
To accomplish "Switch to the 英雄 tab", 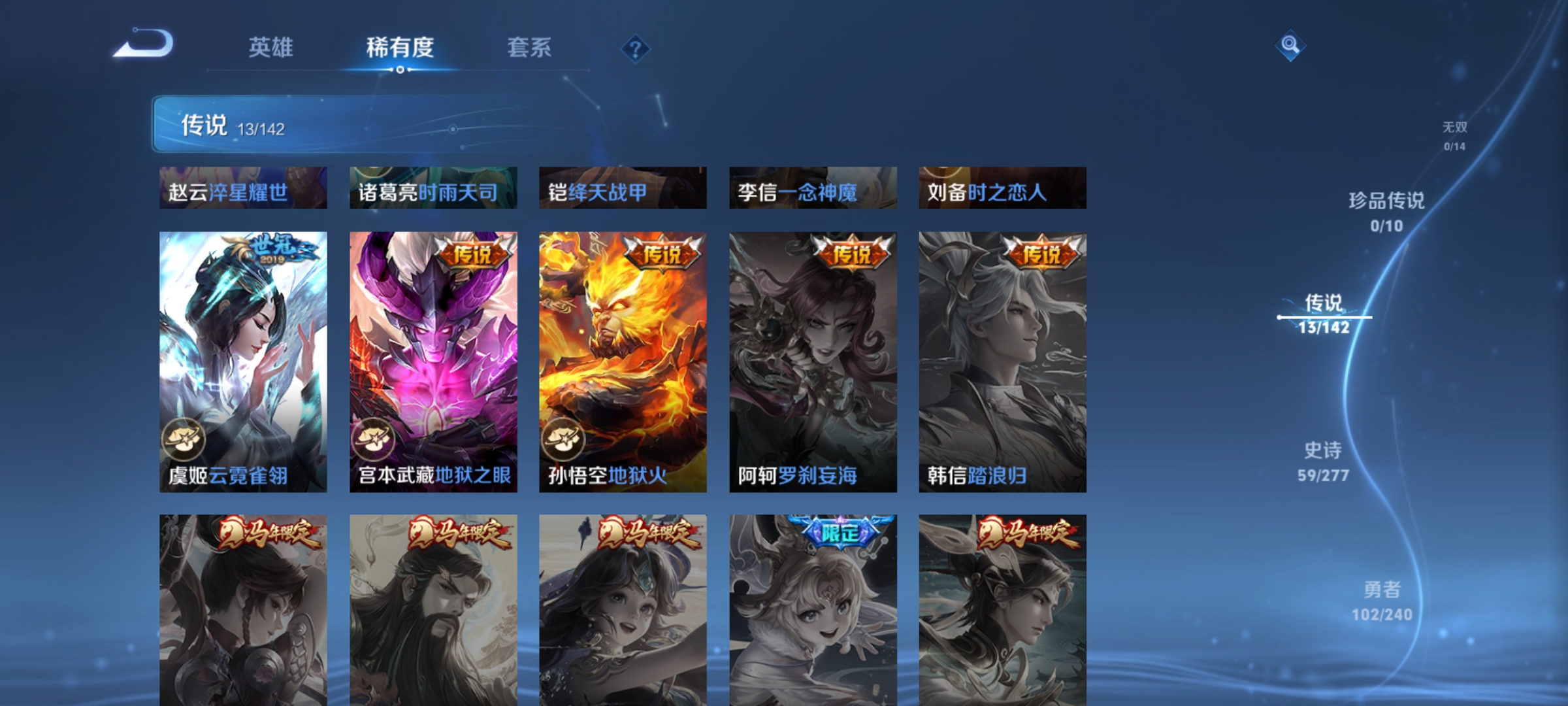I will (x=272, y=48).
